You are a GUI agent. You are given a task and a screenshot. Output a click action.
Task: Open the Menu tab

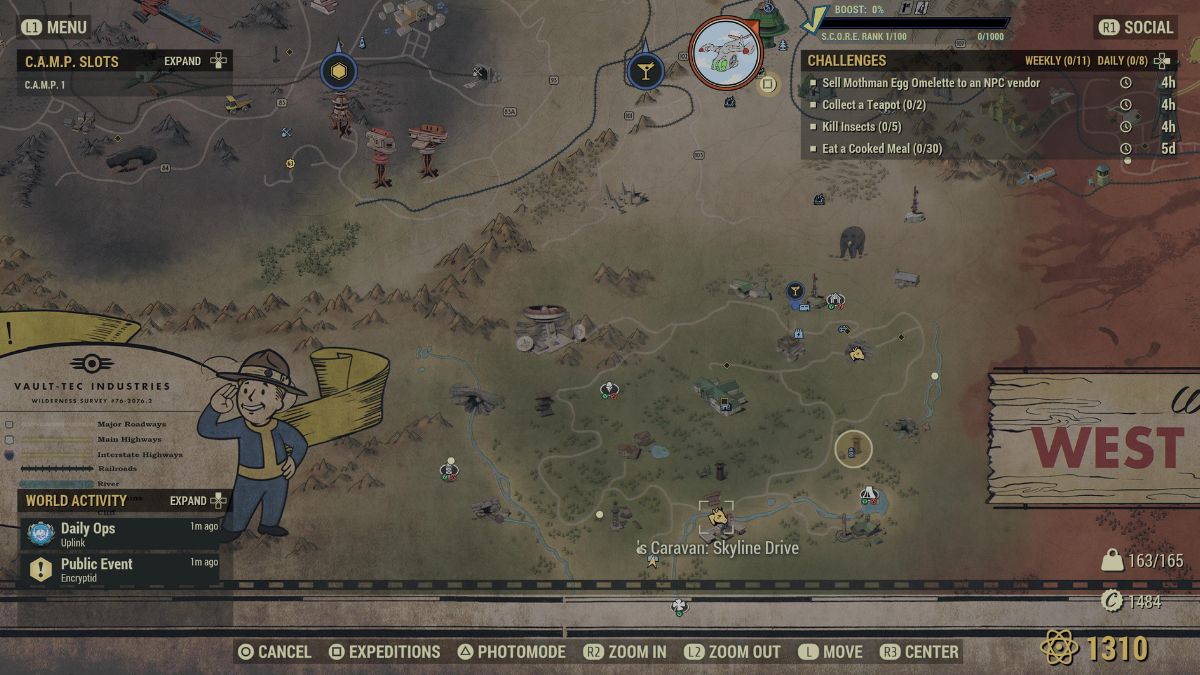click(55, 27)
